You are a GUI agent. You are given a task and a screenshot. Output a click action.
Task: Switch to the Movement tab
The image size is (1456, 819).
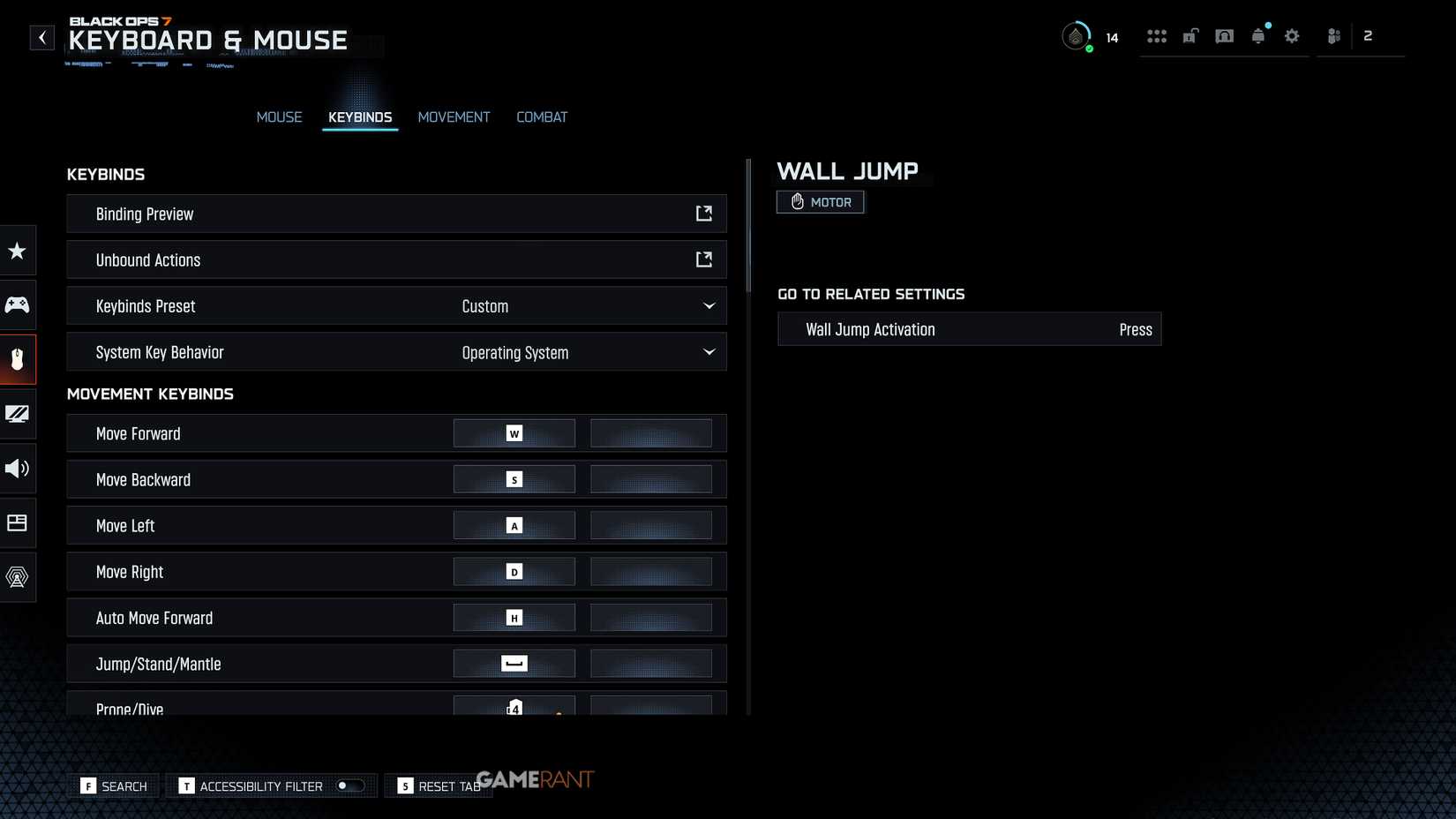(x=454, y=116)
